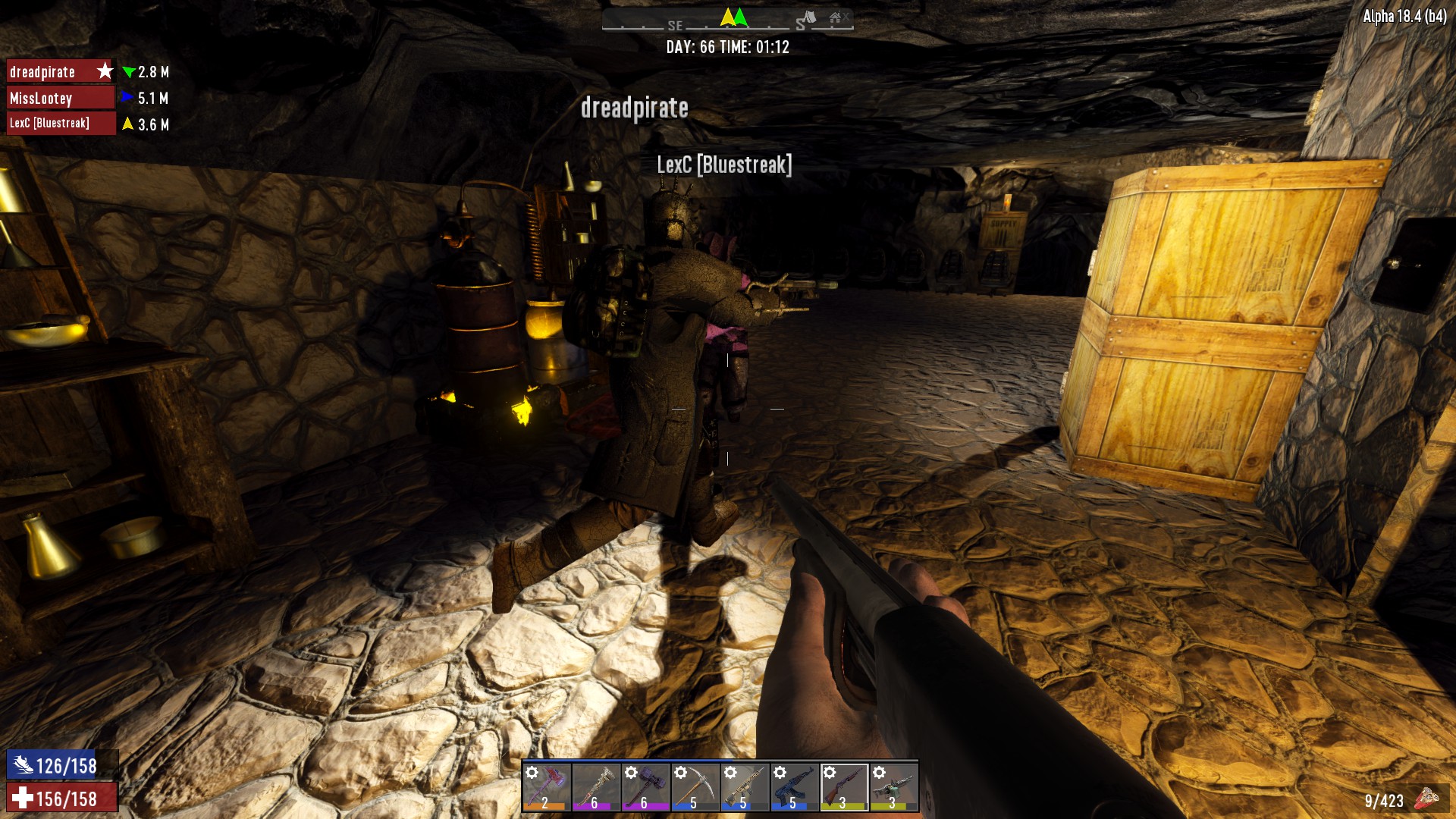
Task: Equip the blue AK-47 hotbar slot
Action: tap(794, 786)
